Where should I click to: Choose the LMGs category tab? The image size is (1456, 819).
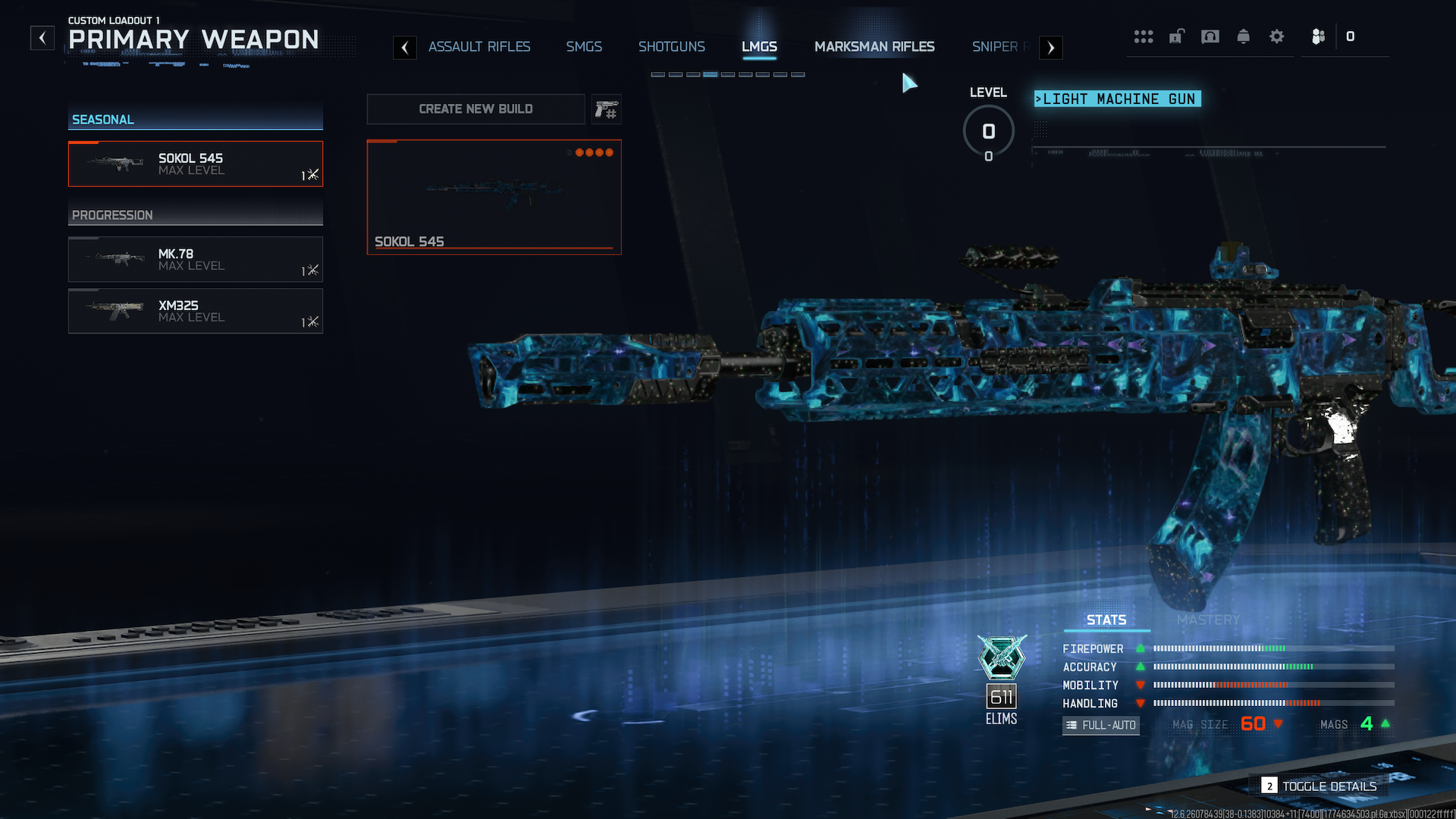click(x=759, y=47)
